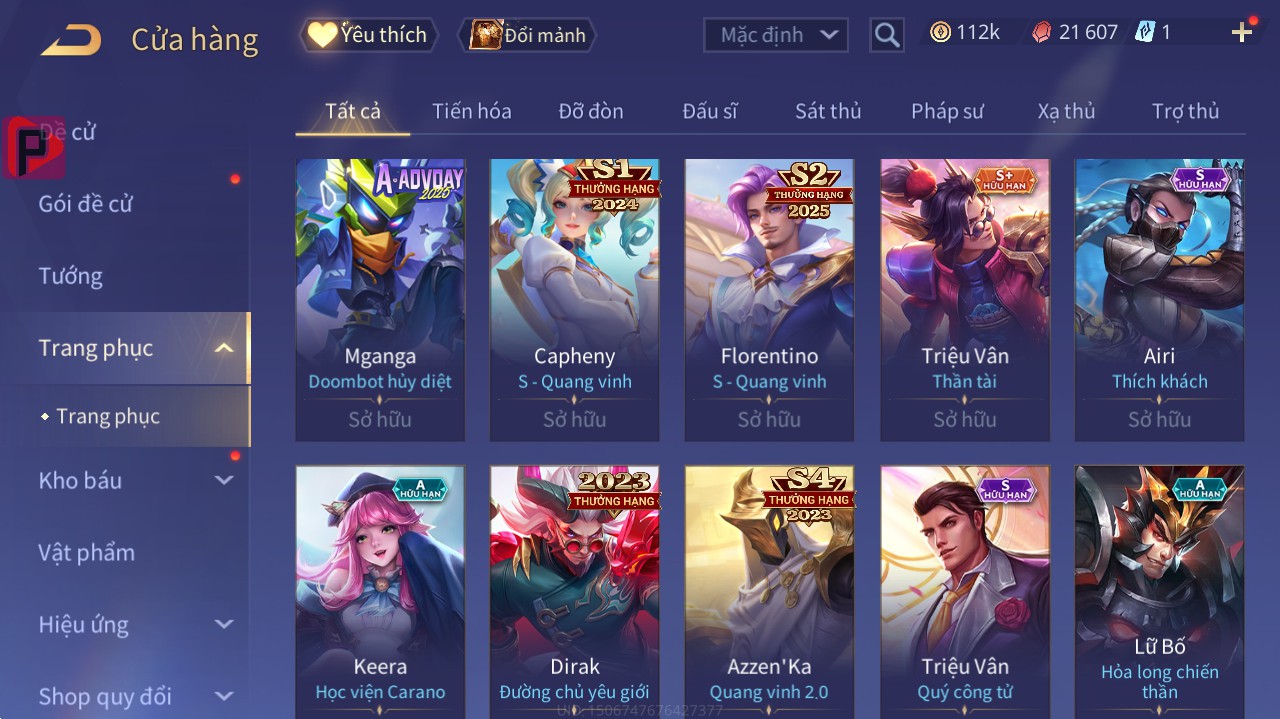Add currency with the plus button
Image resolution: width=1280 pixels, height=719 pixels.
[1242, 33]
